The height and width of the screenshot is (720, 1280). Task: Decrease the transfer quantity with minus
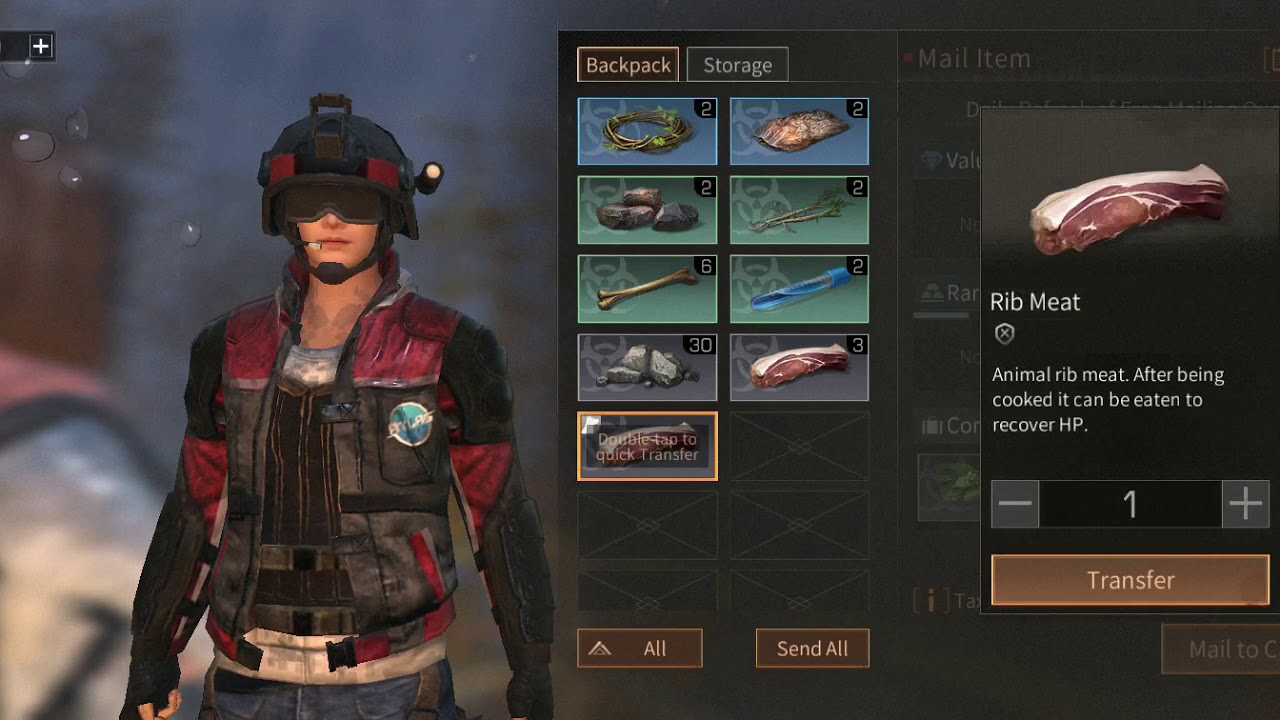coord(1015,504)
